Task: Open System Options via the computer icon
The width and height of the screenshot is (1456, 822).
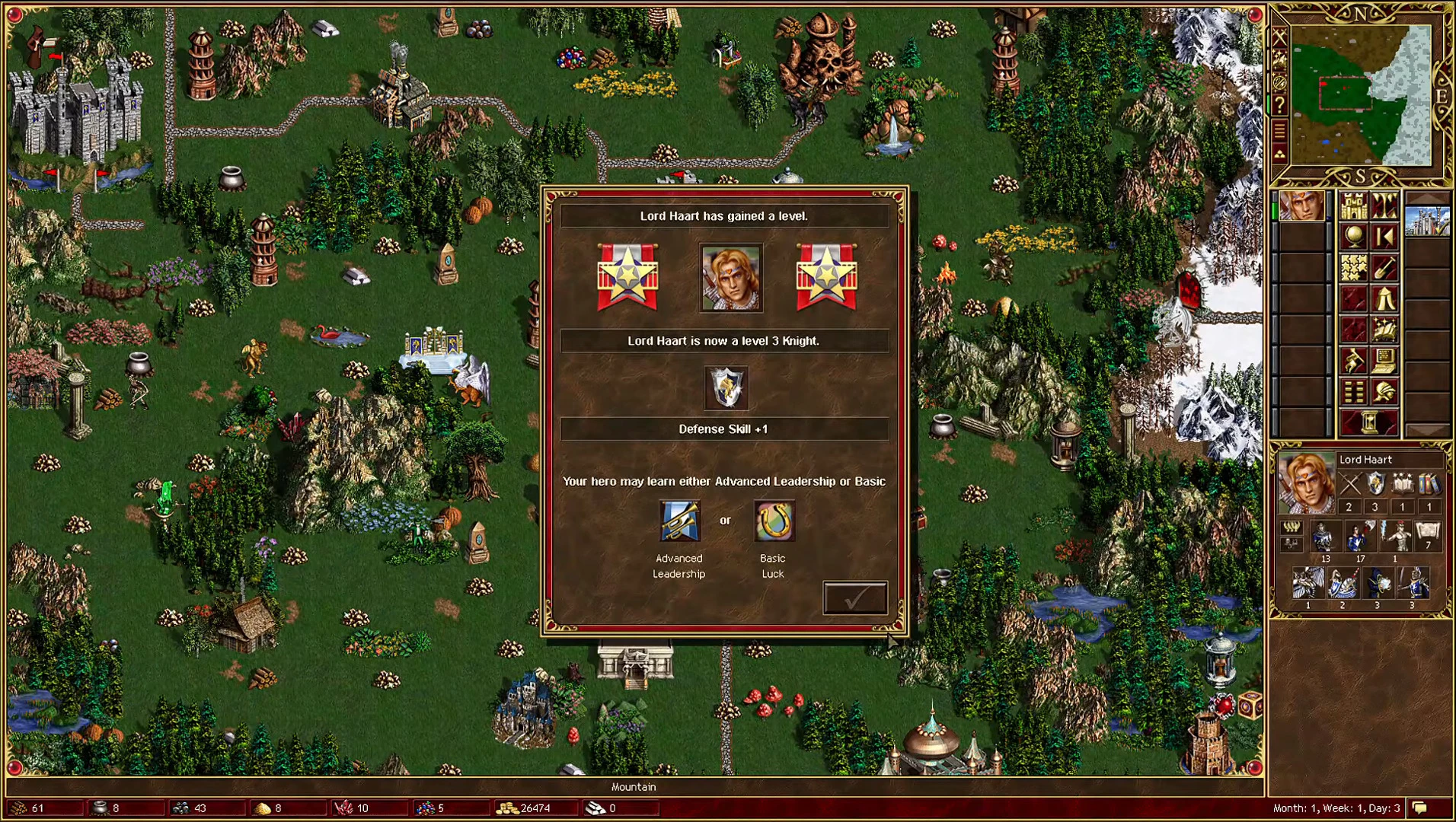Action: click(x=1386, y=361)
